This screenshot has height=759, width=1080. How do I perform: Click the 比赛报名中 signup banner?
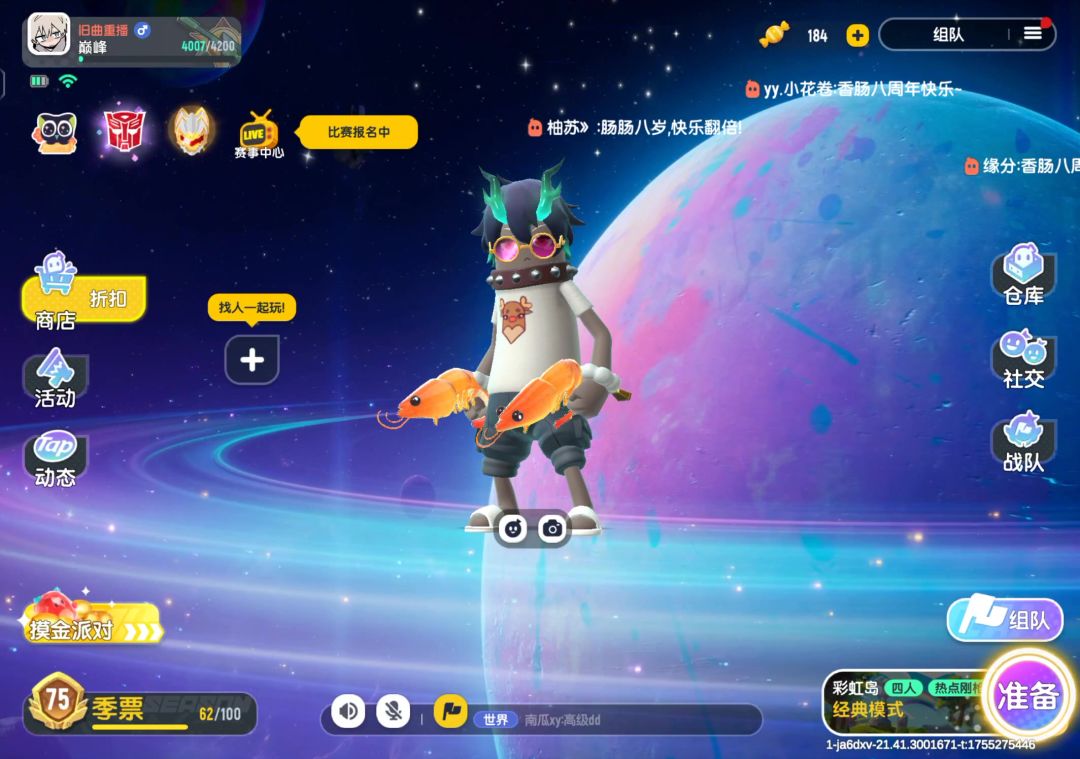(358, 132)
